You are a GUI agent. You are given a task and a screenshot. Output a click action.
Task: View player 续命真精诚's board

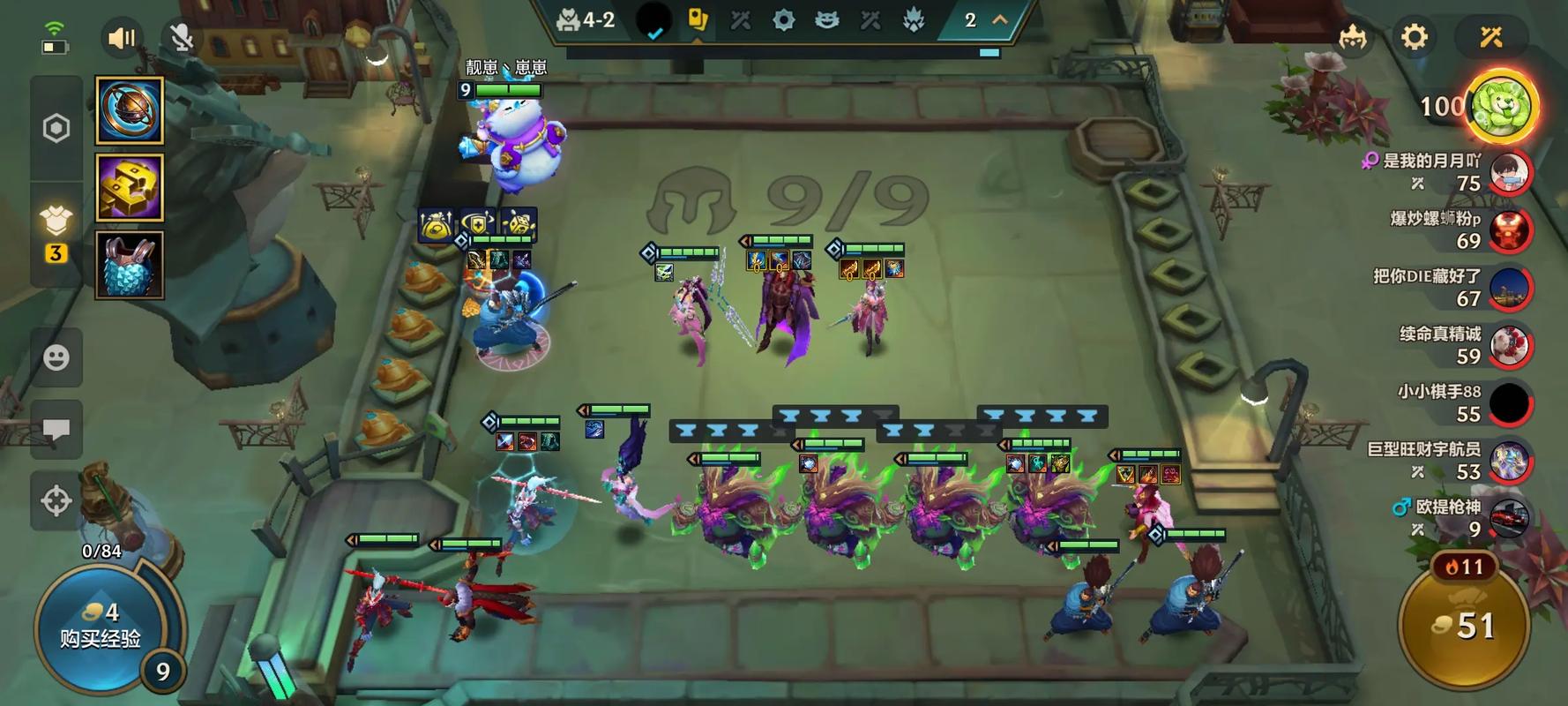[x=1509, y=346]
